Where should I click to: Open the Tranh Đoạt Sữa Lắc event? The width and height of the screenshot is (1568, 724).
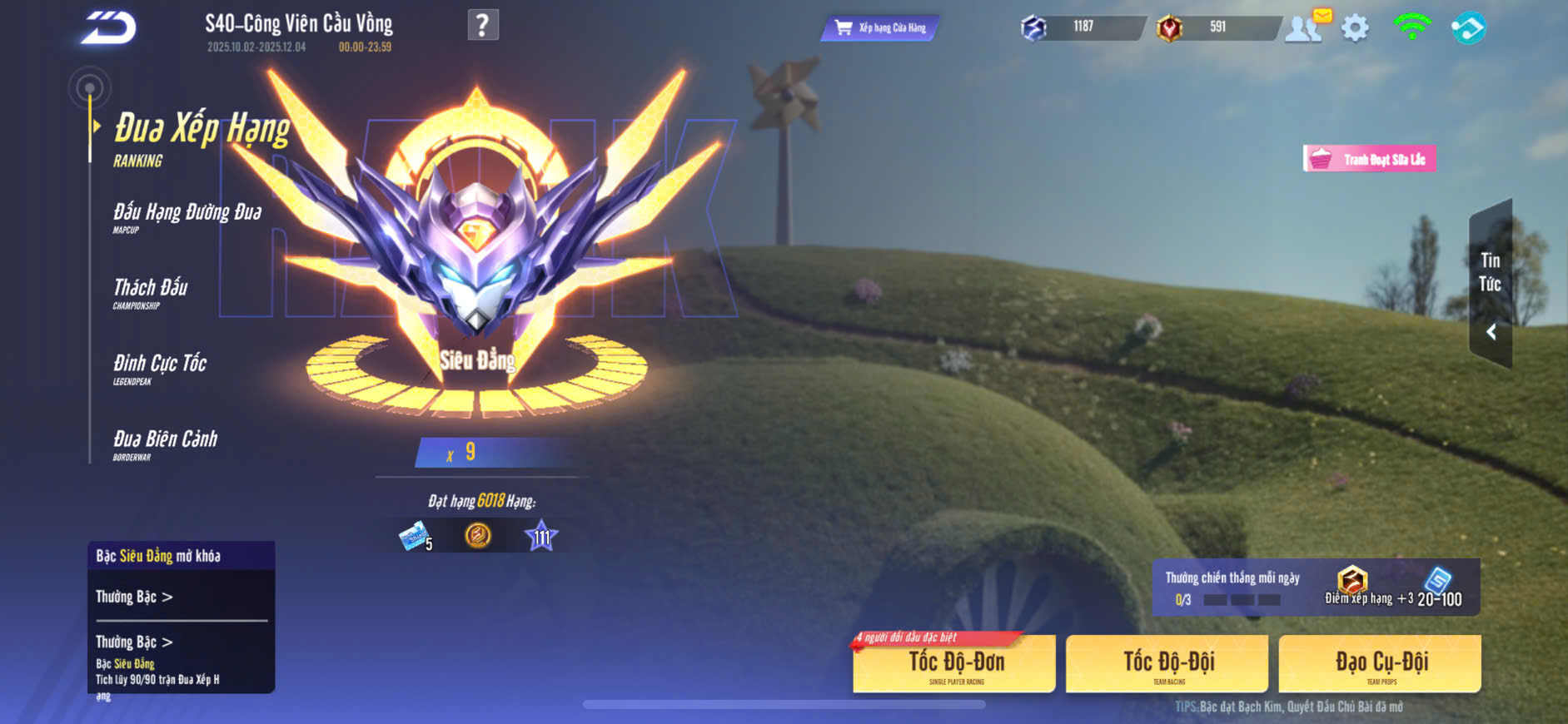point(1369,159)
